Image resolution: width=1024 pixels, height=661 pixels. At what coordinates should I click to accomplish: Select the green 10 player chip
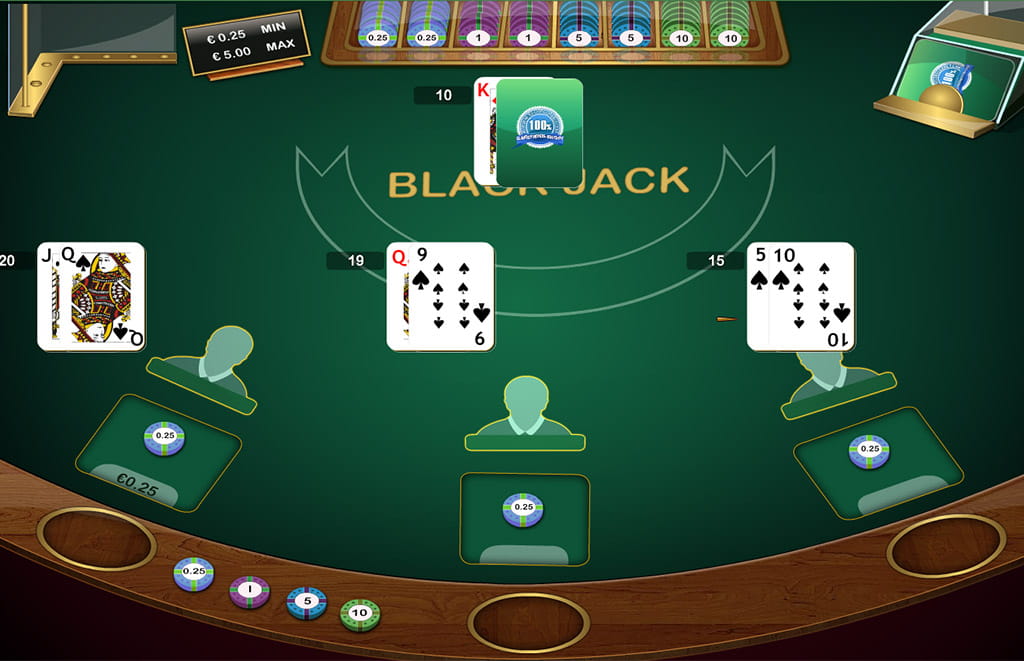pyautogui.click(x=360, y=614)
